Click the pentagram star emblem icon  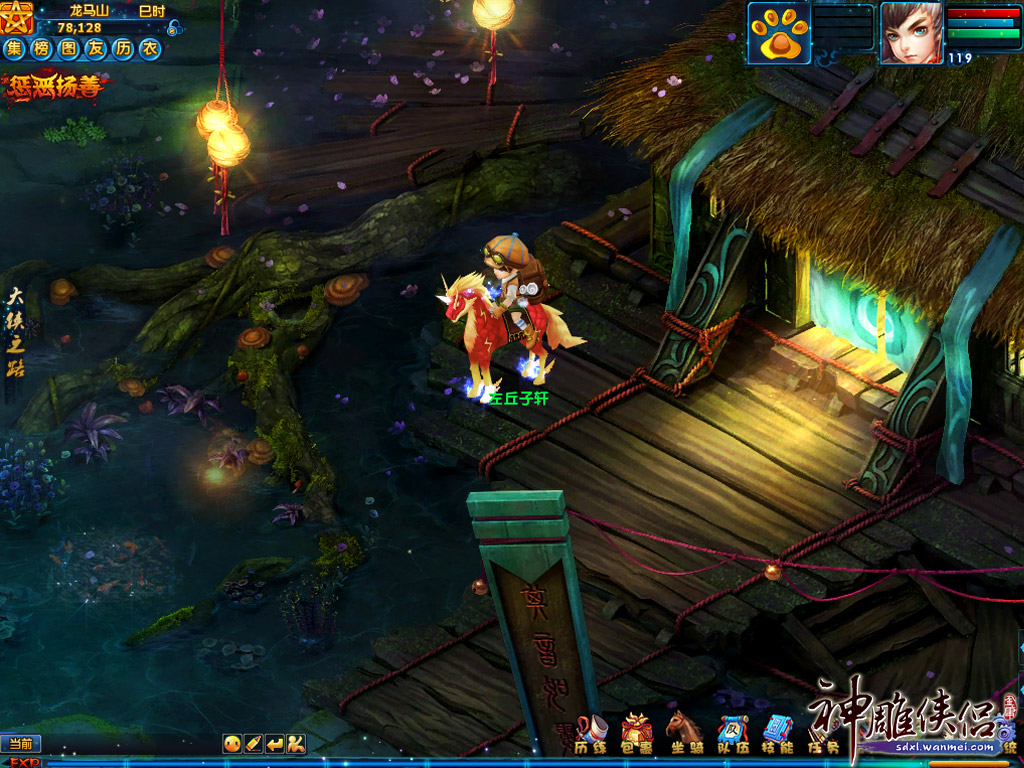[18, 15]
